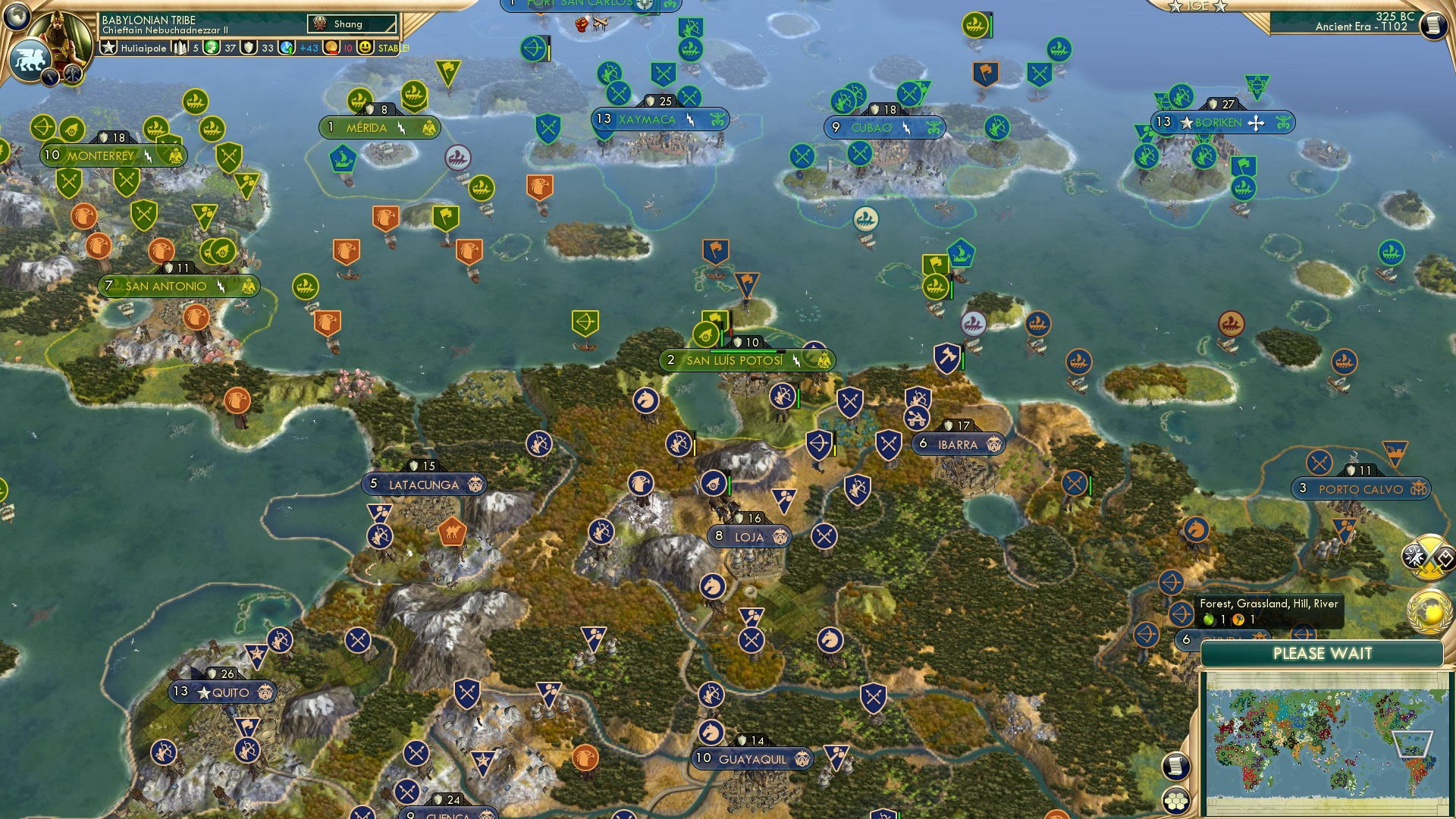Open the notification log scroll icon
This screenshot has width=1456, height=819.
tap(1177, 766)
